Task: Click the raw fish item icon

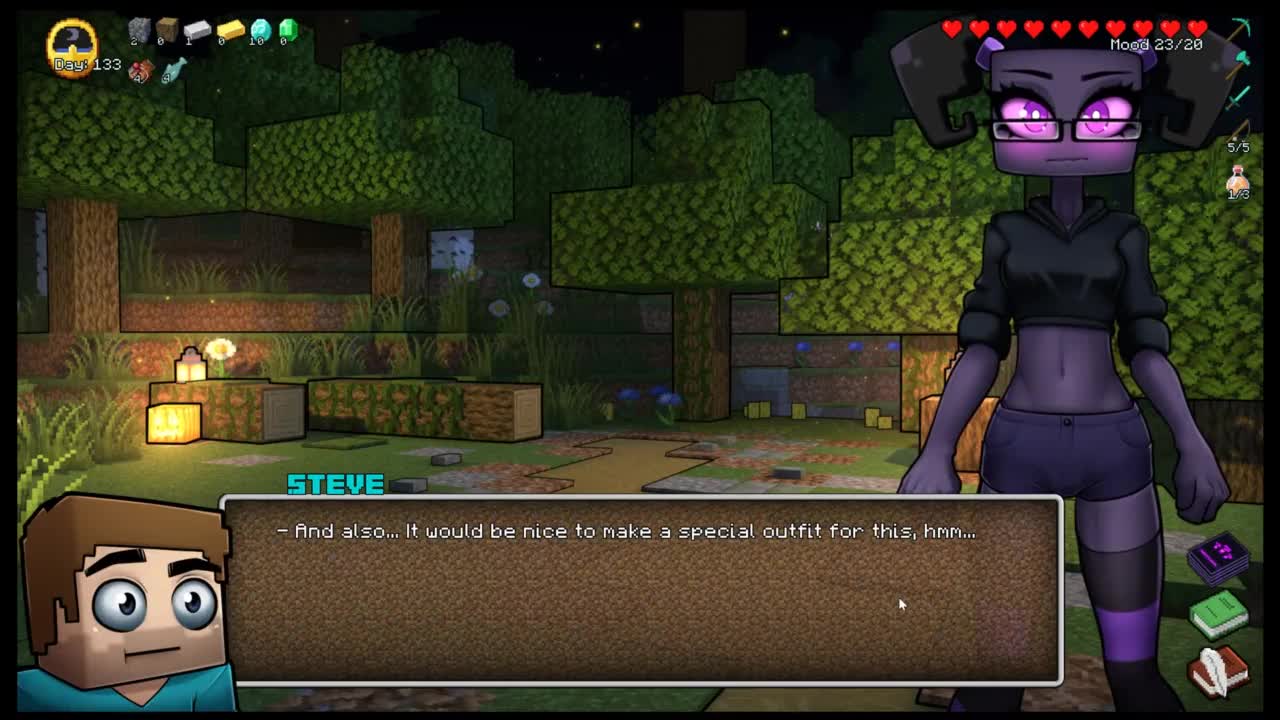Action: click(x=174, y=69)
